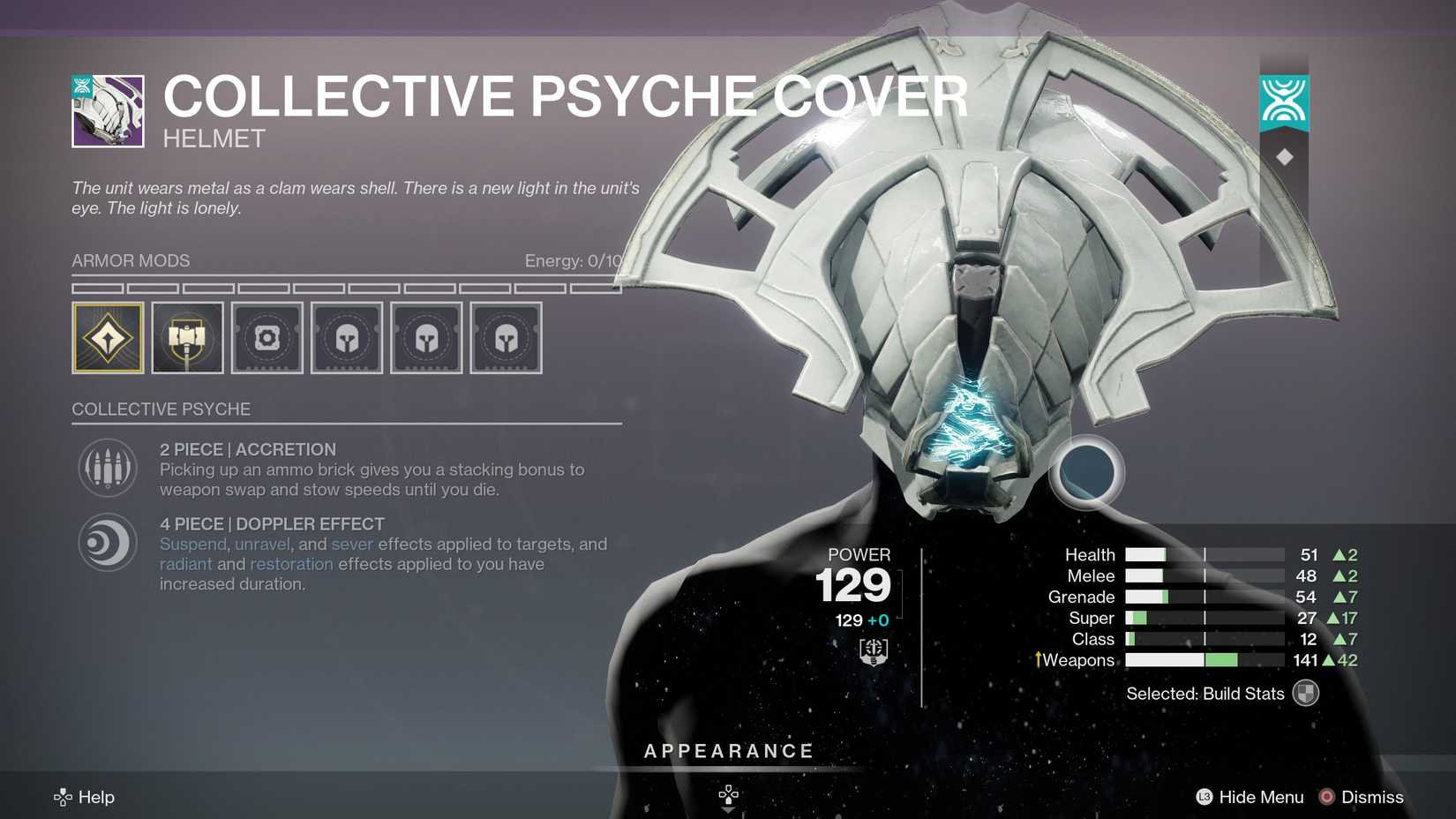Select the last empty helmet mod slot
The image size is (1456, 819).
(506, 337)
